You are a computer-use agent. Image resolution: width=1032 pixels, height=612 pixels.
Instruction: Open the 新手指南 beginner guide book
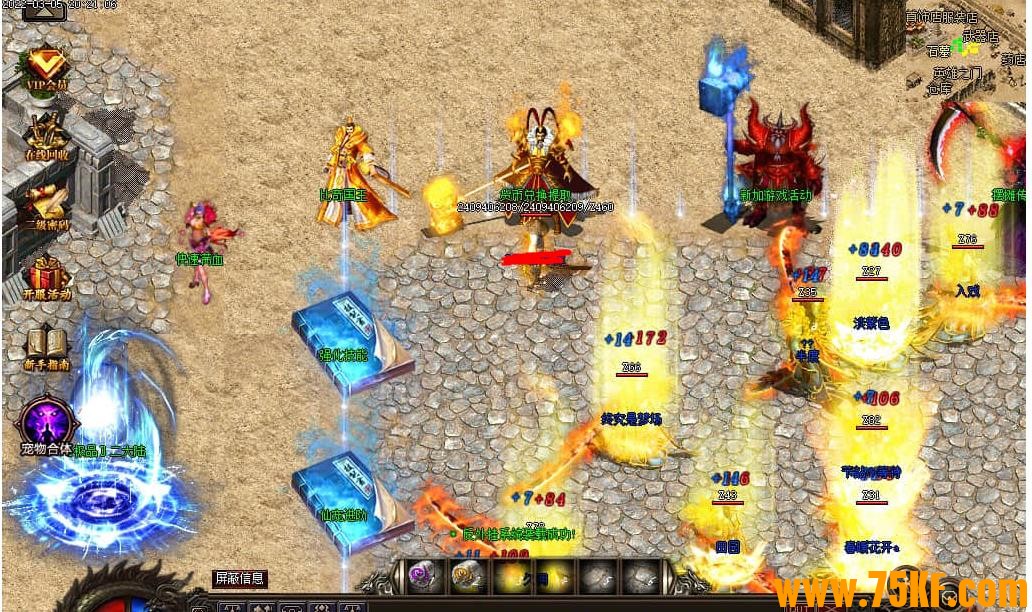47,346
